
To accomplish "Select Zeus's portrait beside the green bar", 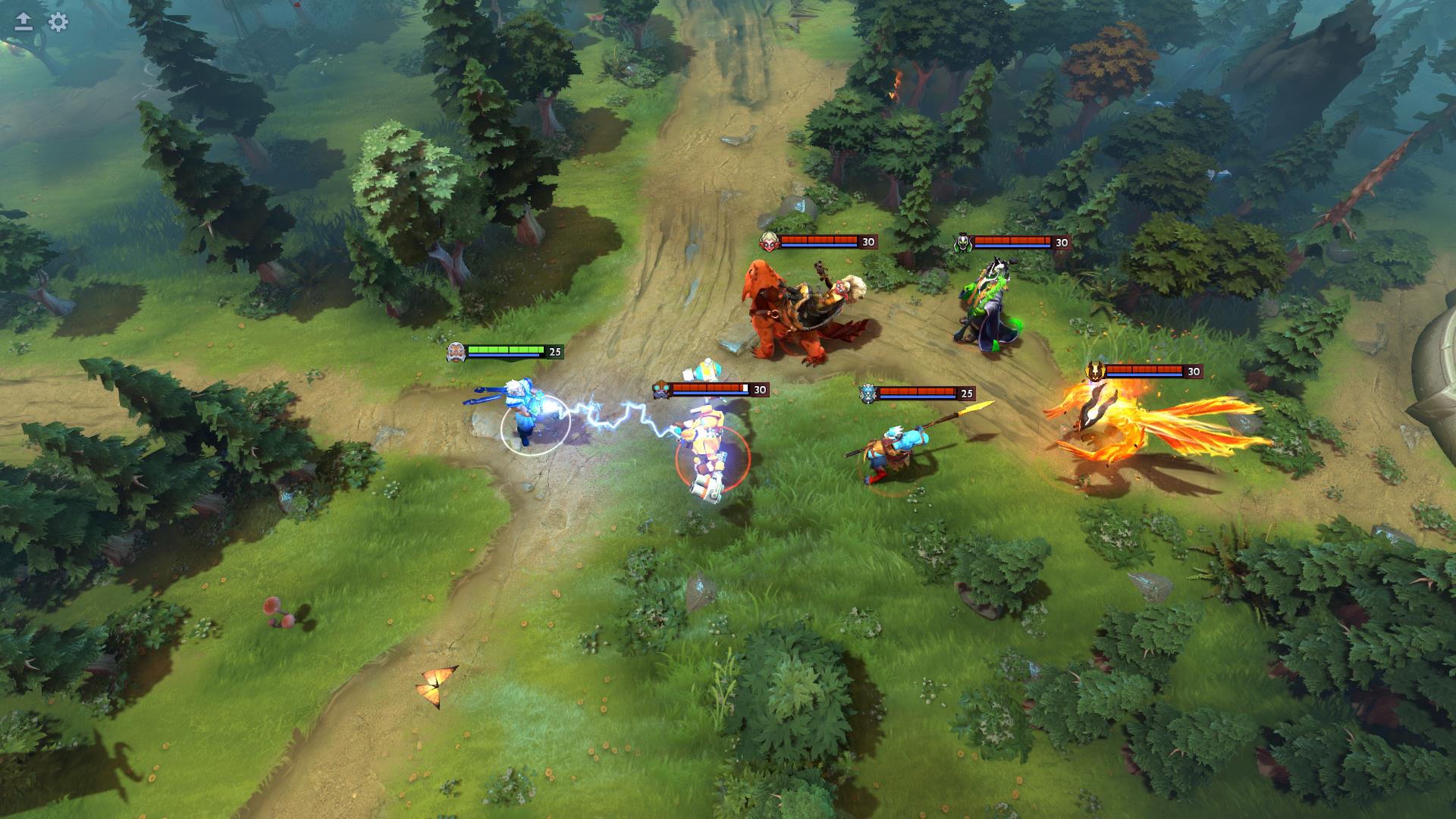I will click(457, 351).
